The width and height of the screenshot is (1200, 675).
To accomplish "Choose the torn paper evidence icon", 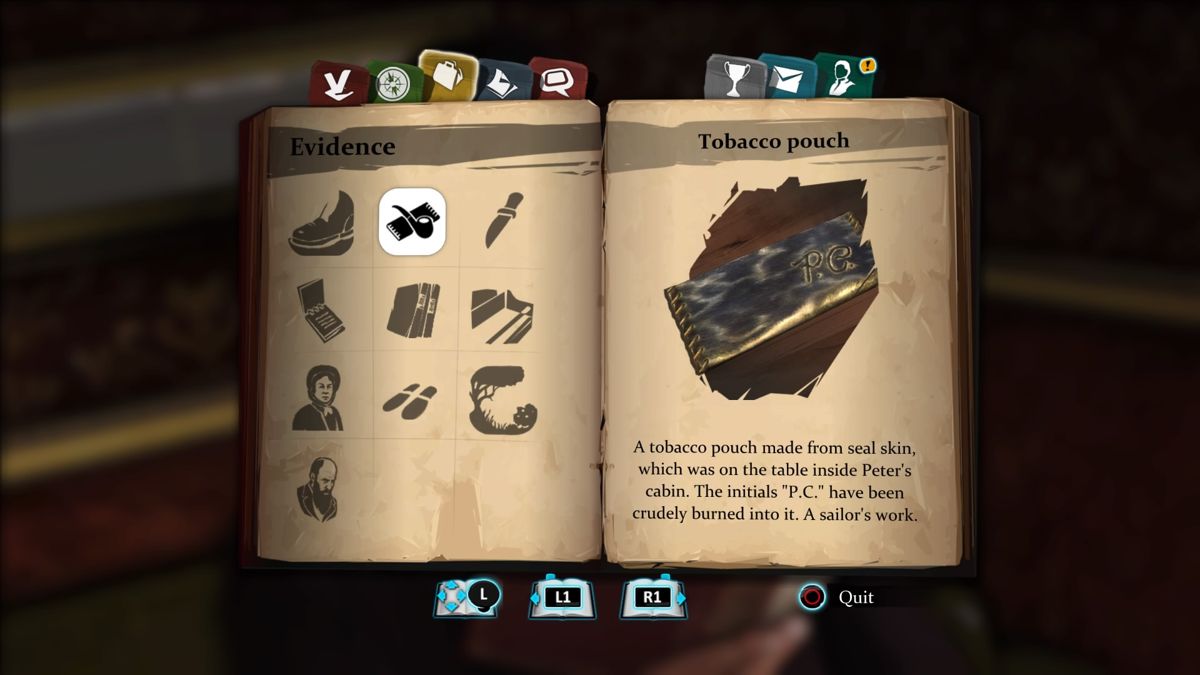I will [502, 314].
